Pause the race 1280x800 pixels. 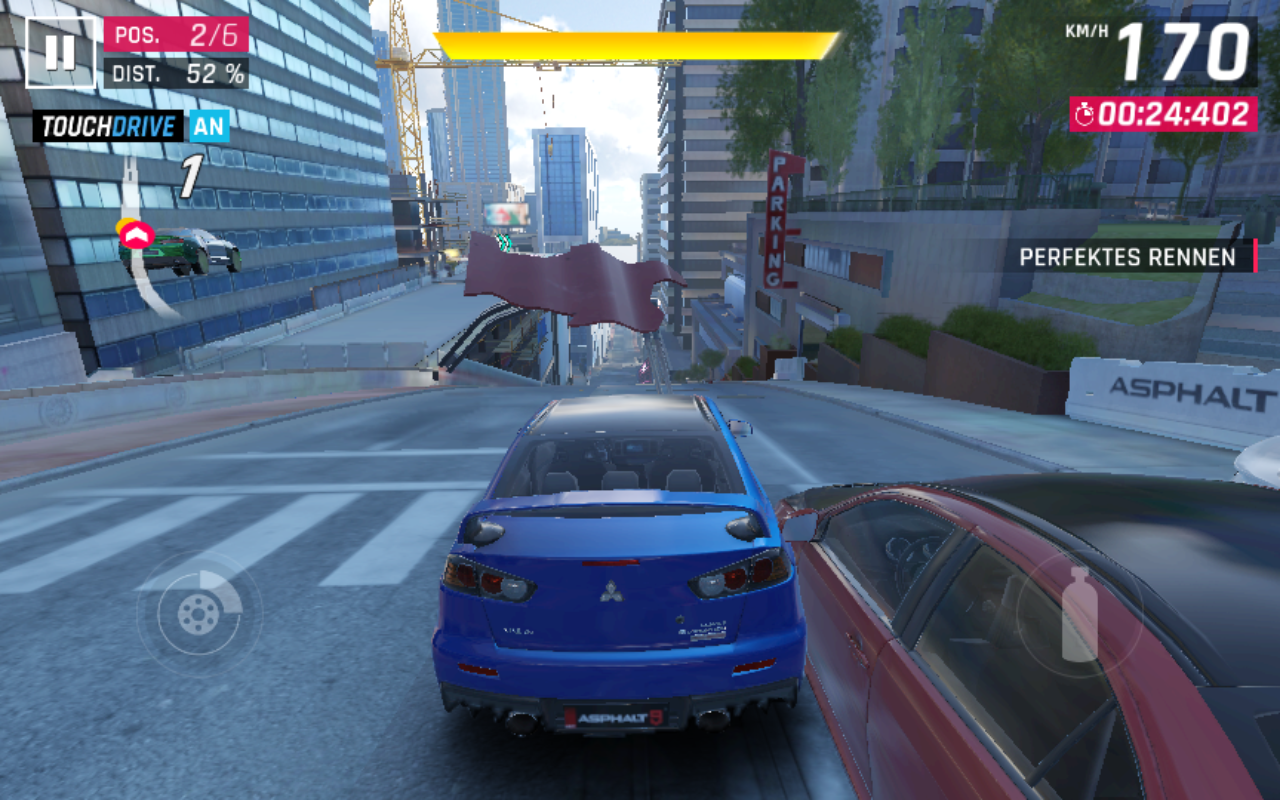pyautogui.click(x=60, y=52)
